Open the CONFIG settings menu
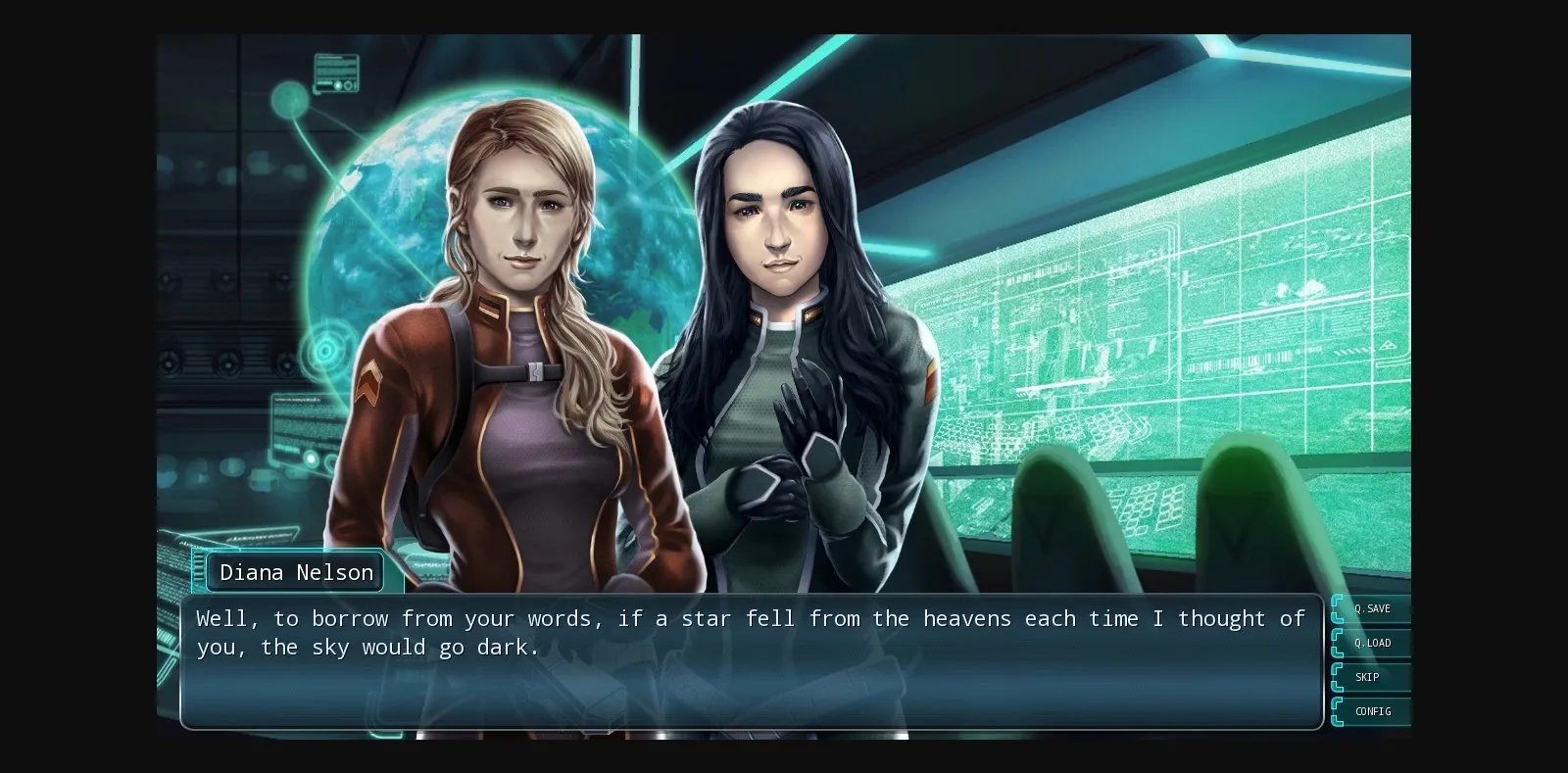Viewport: 1568px width, 773px height. (x=1372, y=711)
